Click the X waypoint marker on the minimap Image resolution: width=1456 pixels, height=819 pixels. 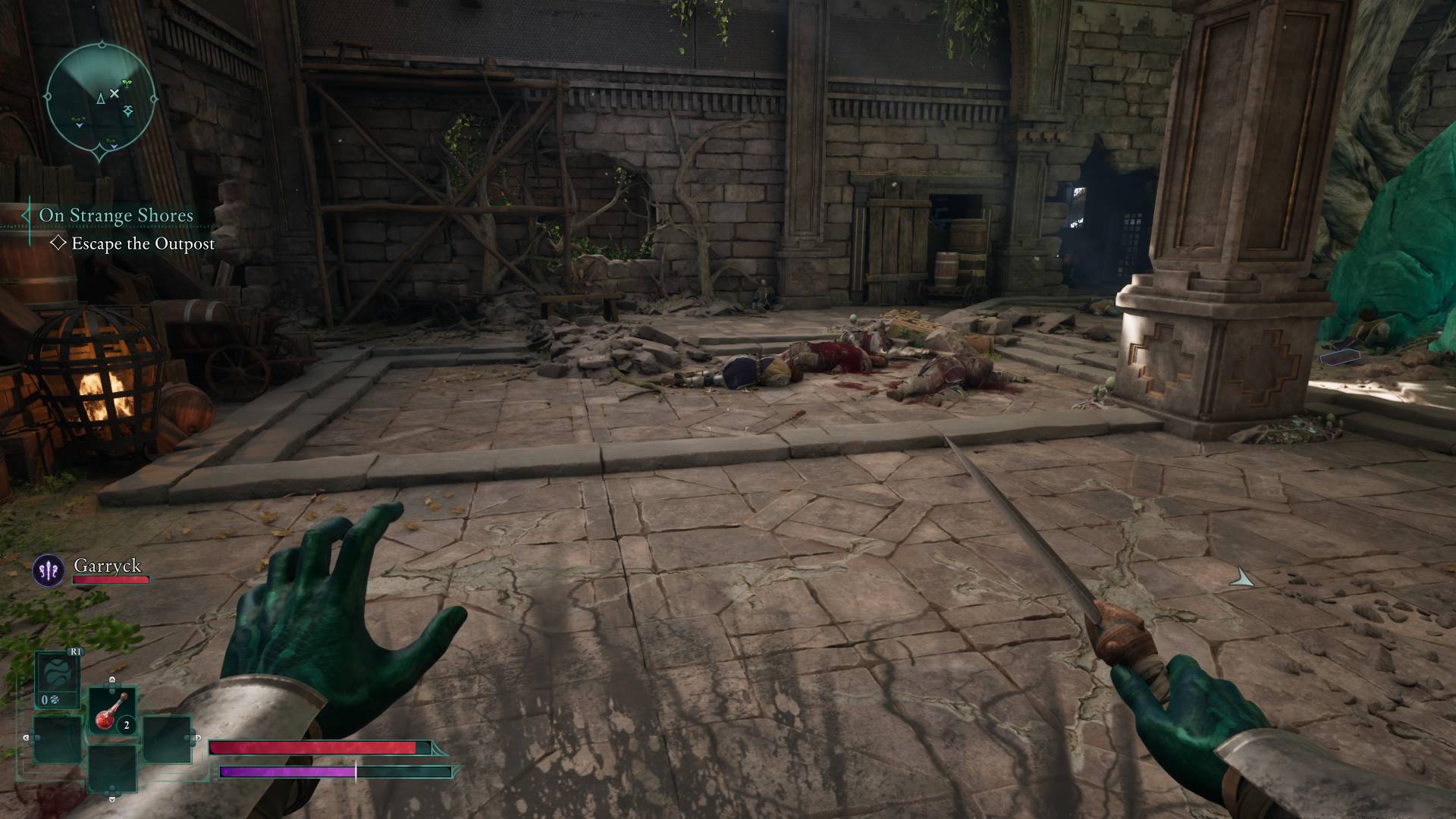click(x=115, y=93)
